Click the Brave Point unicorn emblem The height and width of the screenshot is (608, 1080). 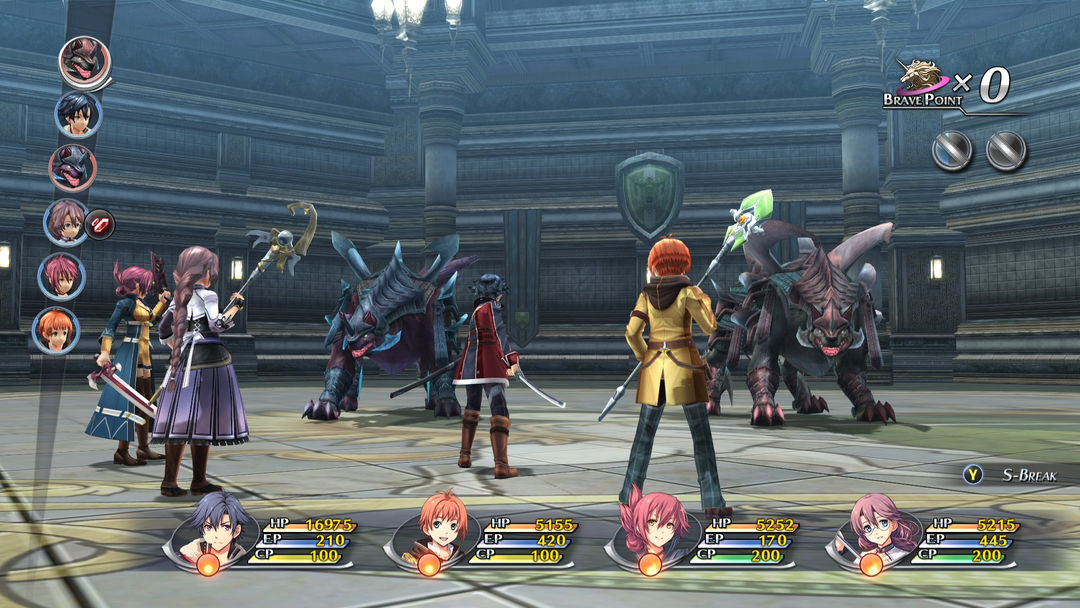click(921, 78)
